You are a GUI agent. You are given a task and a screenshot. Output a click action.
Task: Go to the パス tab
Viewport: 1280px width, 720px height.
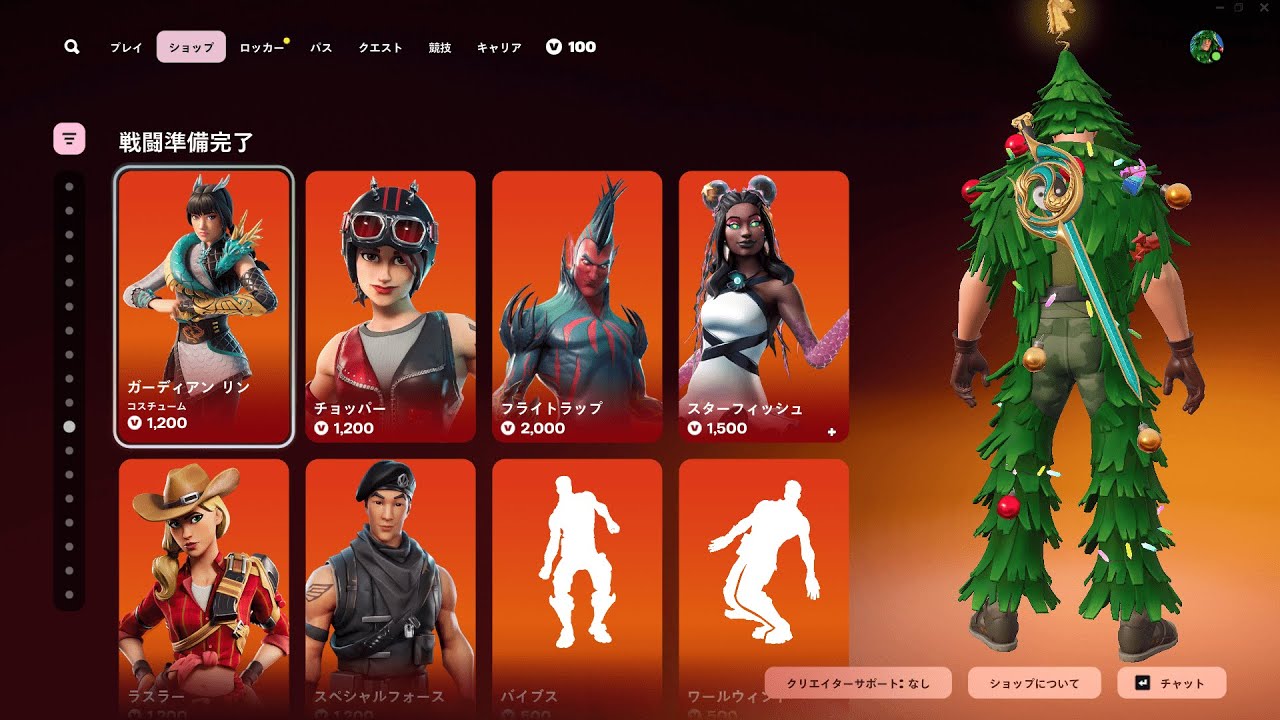(321, 47)
